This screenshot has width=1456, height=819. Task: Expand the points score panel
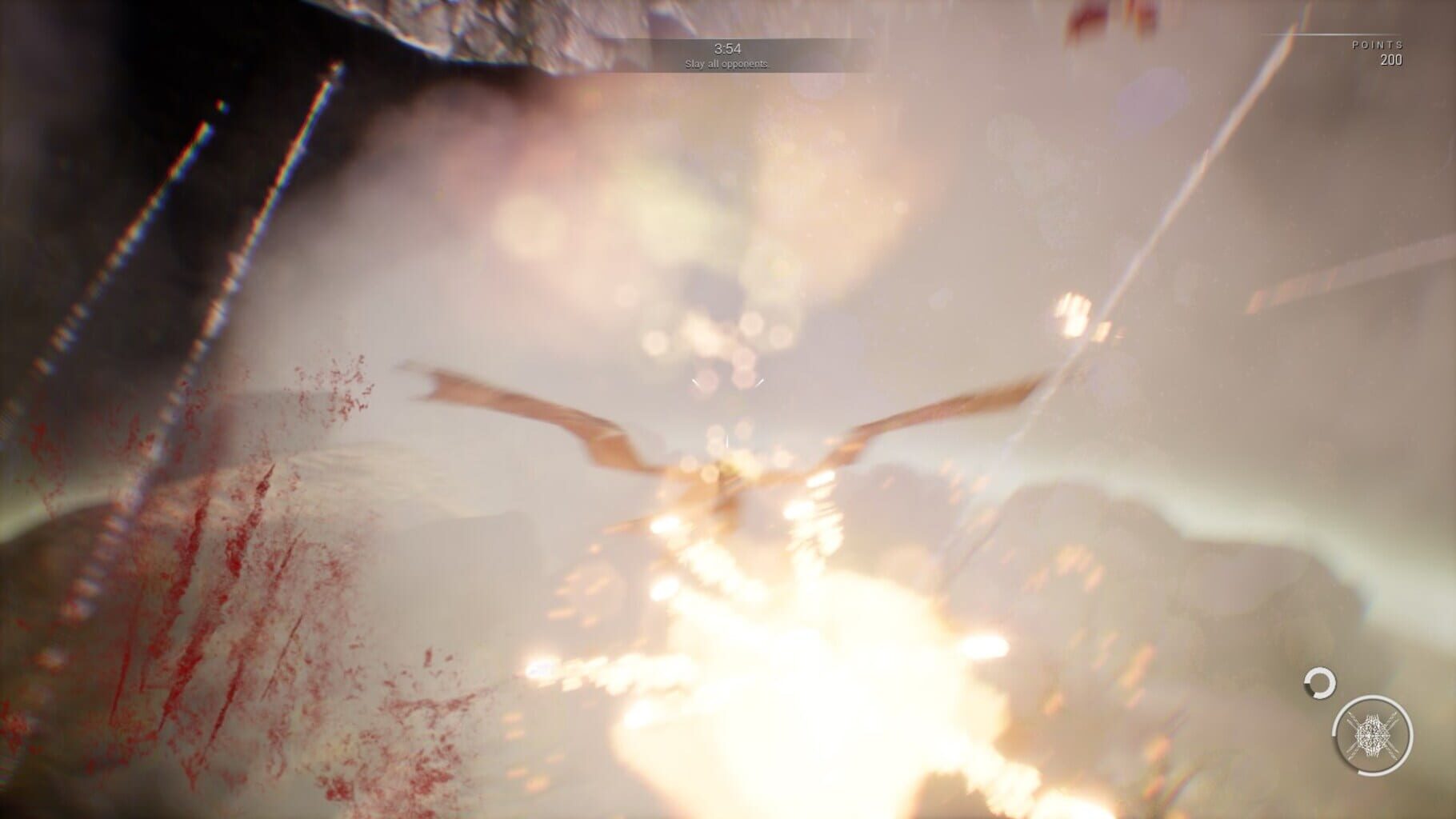click(1385, 52)
